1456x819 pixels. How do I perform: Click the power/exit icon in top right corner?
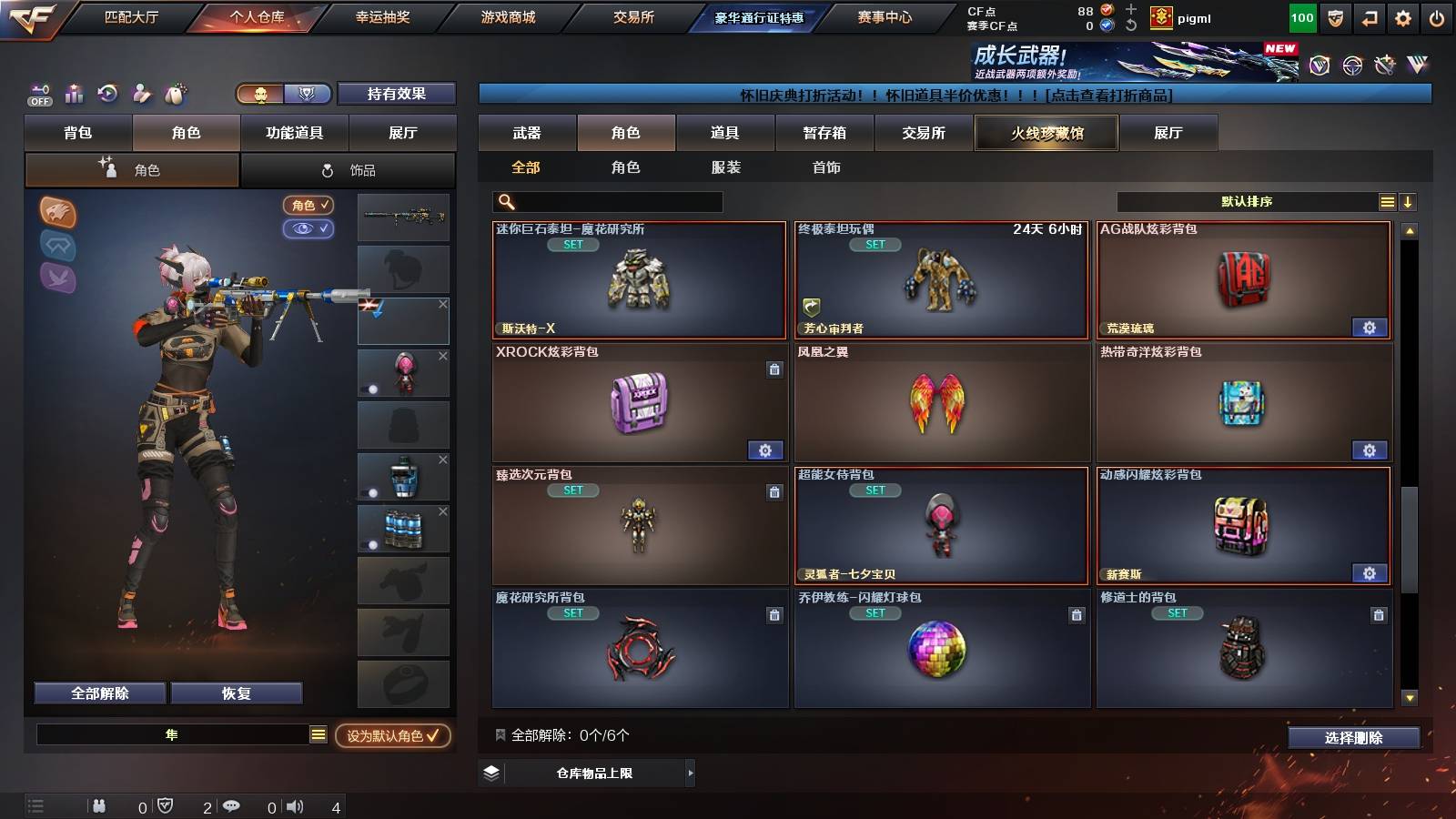click(1436, 18)
